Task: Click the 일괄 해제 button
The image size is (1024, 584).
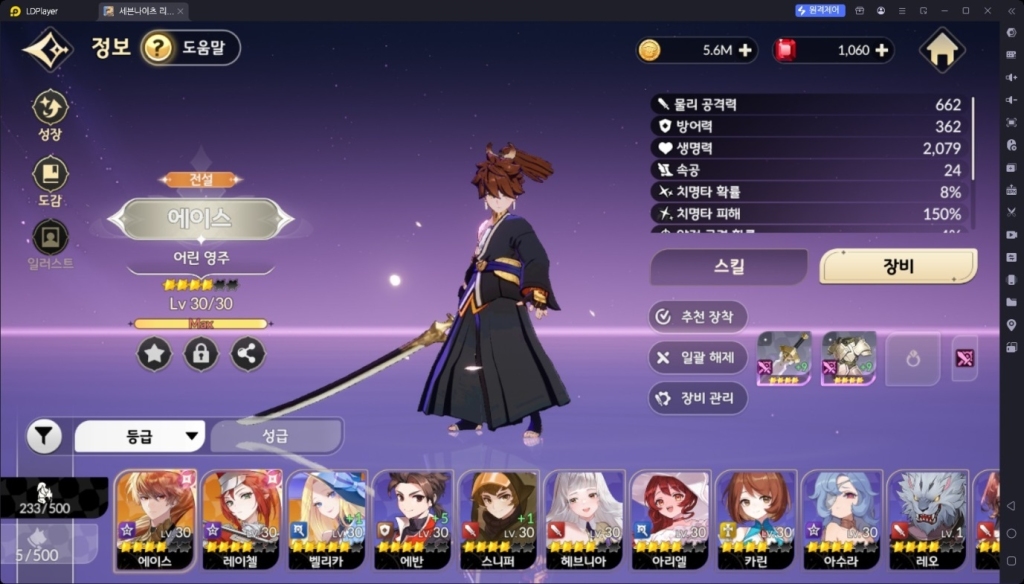Action: point(698,357)
